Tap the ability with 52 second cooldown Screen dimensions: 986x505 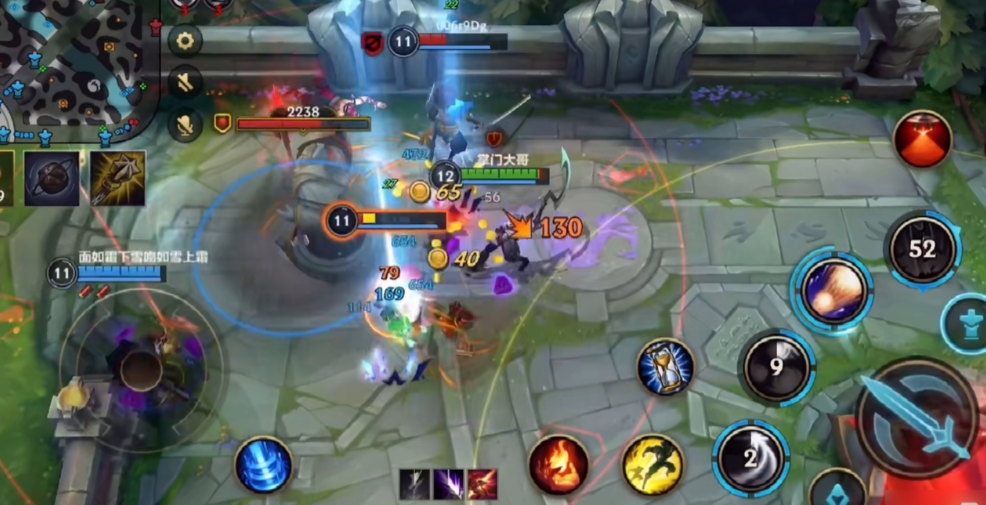(922, 249)
